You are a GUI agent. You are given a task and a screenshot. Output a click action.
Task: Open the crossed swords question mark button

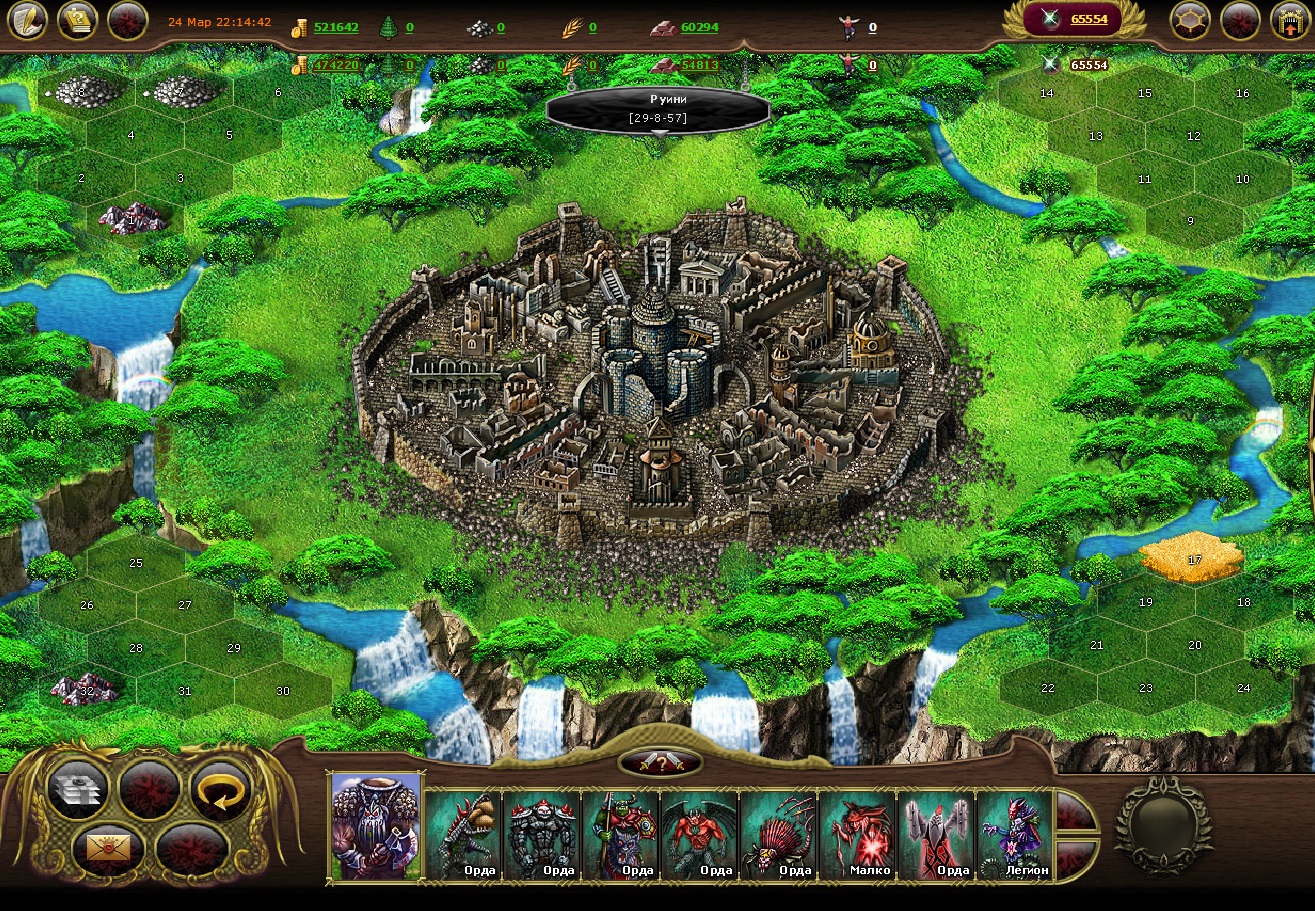click(x=659, y=763)
